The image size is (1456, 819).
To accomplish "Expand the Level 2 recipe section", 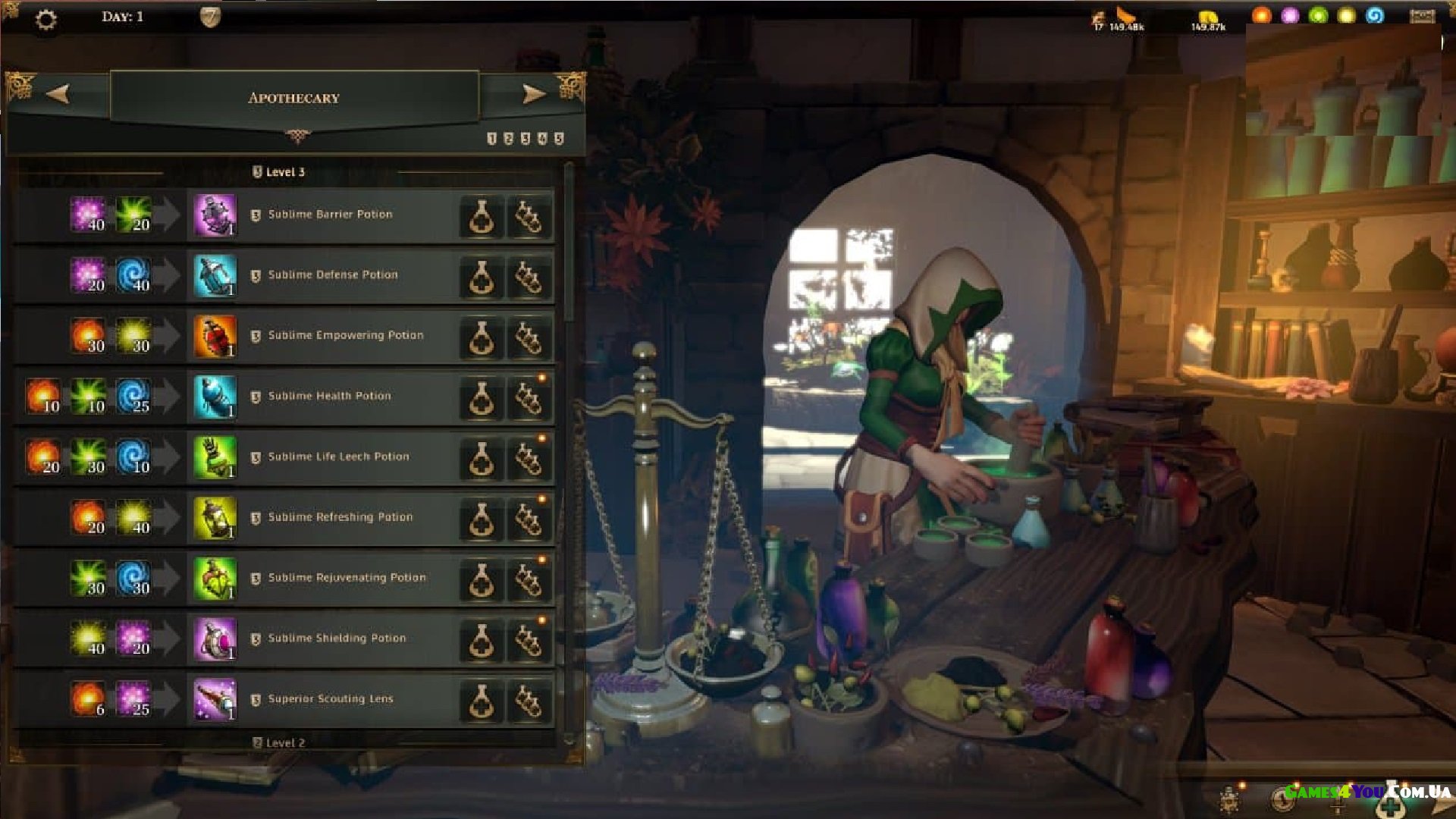I will point(279,742).
